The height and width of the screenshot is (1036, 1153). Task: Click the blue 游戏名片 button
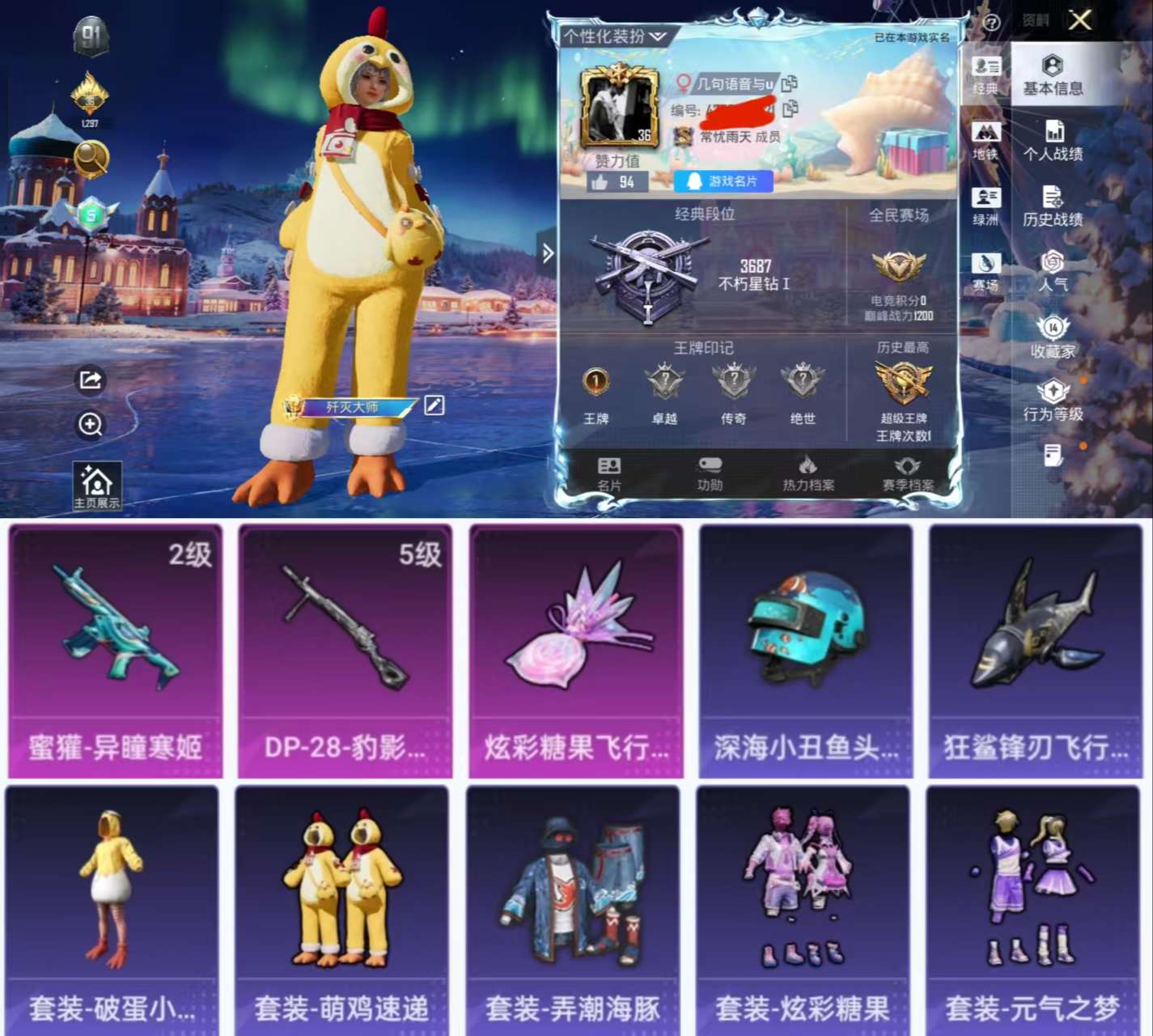click(723, 181)
